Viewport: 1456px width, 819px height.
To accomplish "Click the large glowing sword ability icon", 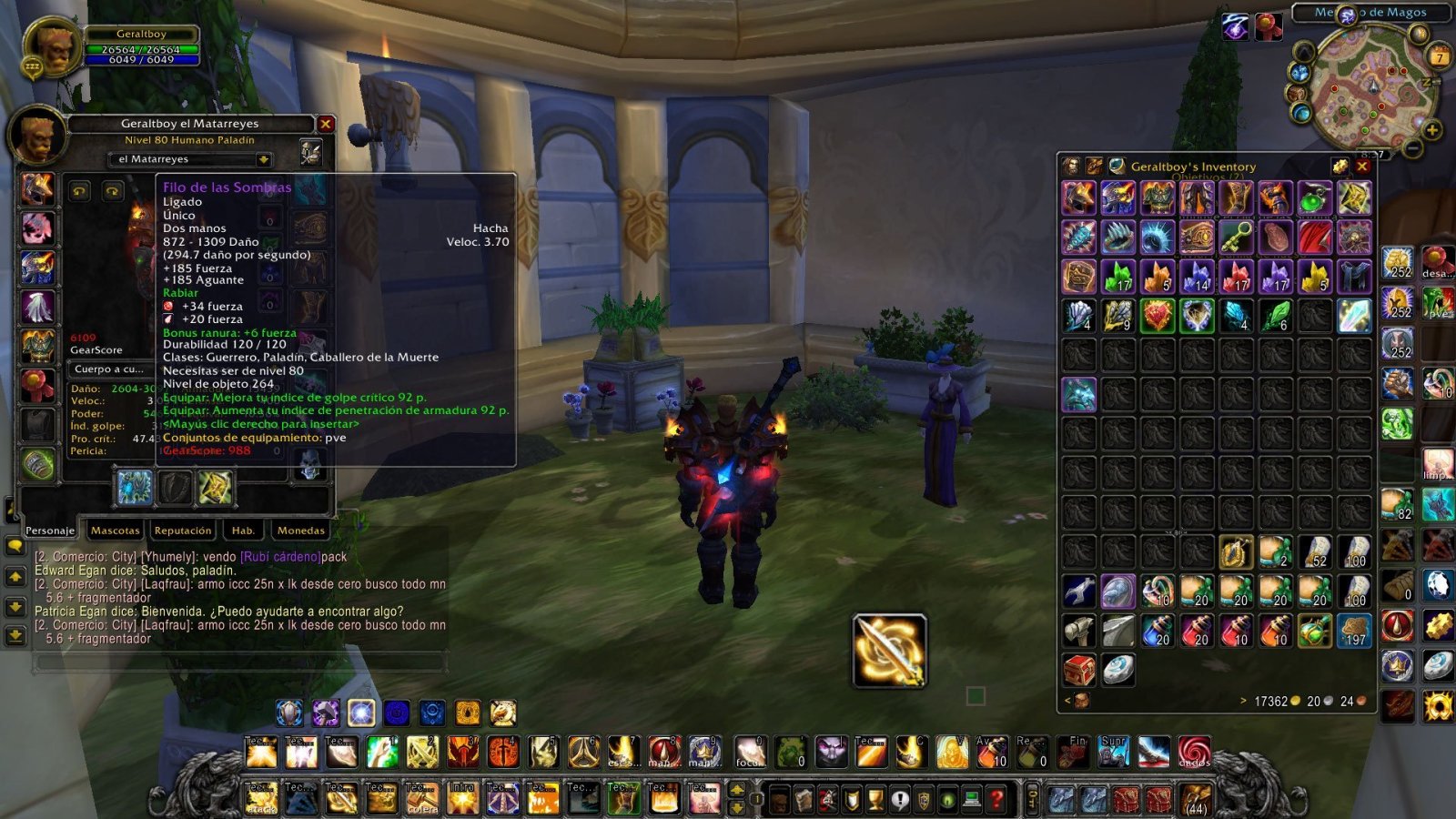I will coord(889,650).
